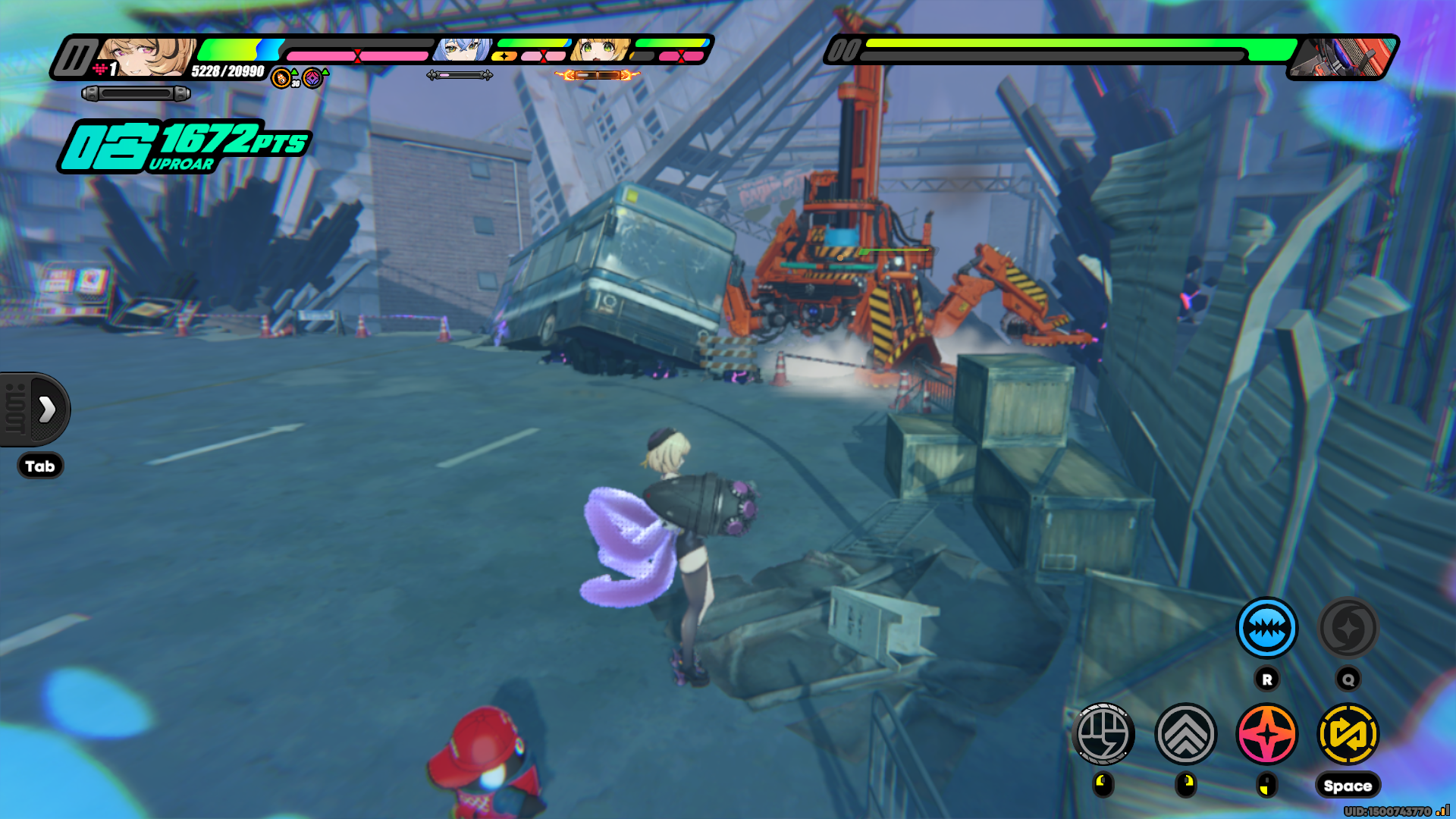Trigger the greyed-out swirl star skill
1456x819 pixels.
point(1348,628)
